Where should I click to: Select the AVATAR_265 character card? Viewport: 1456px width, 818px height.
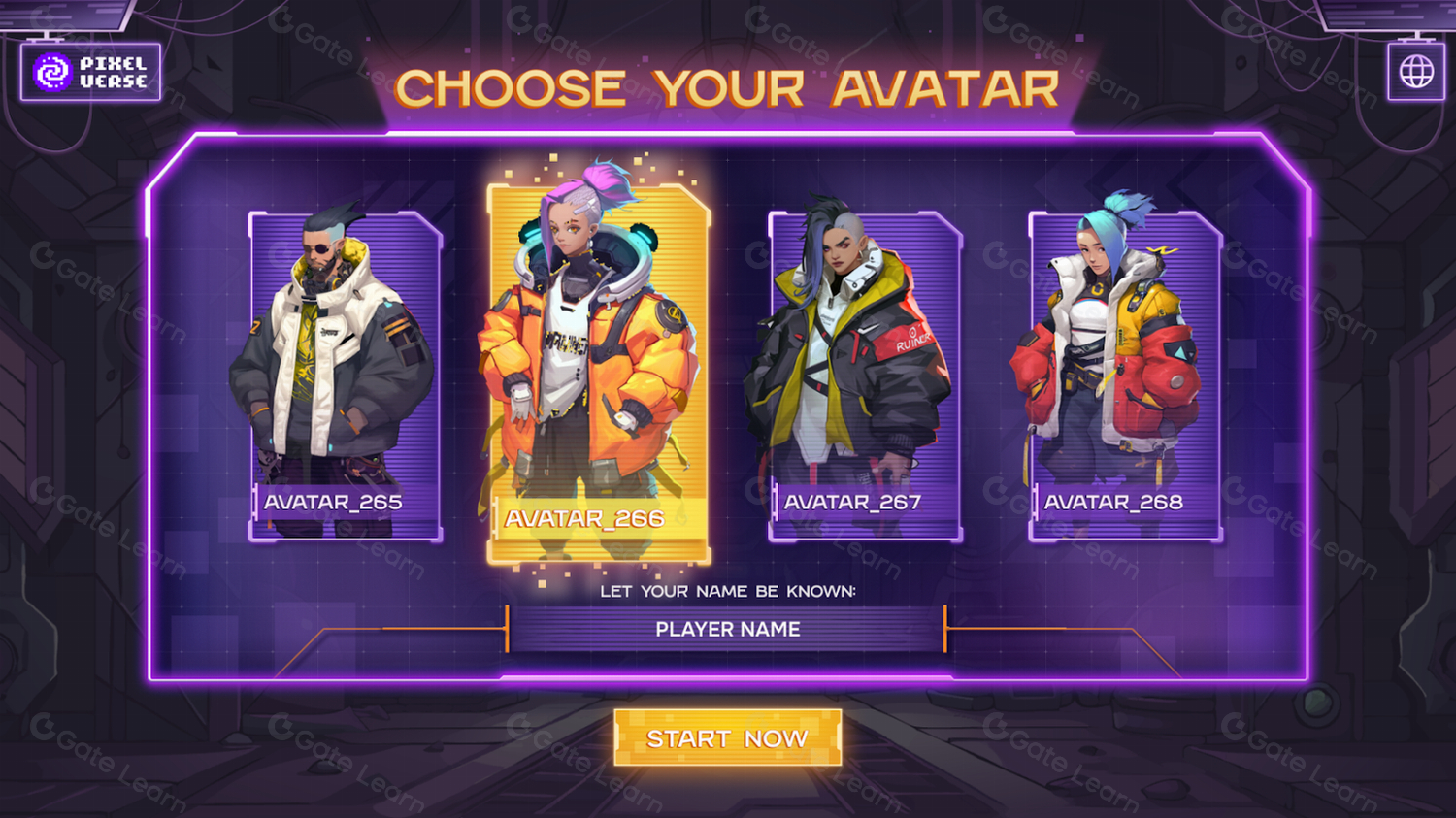point(345,376)
